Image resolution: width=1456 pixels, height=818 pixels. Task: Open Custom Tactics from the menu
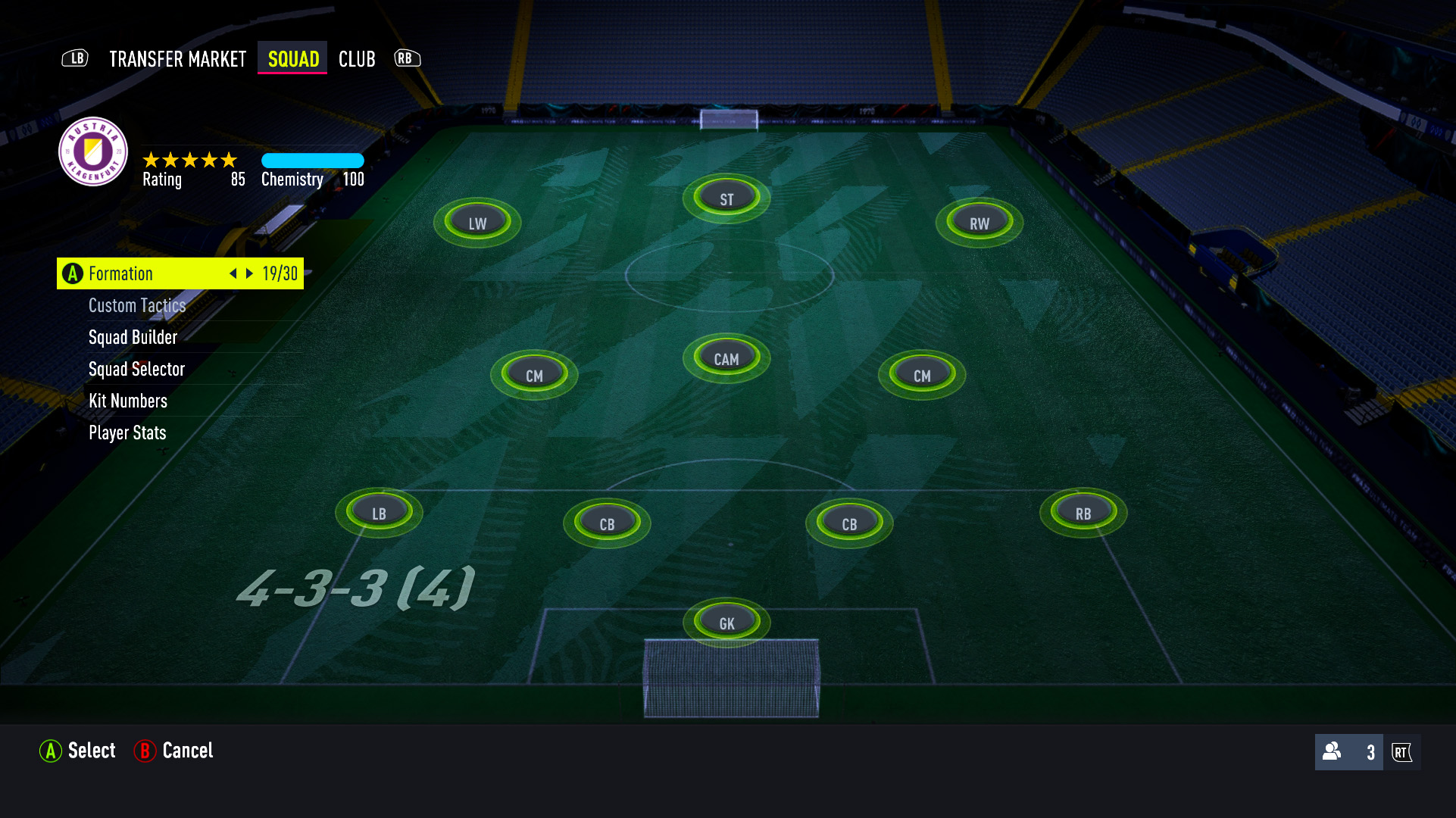137,305
